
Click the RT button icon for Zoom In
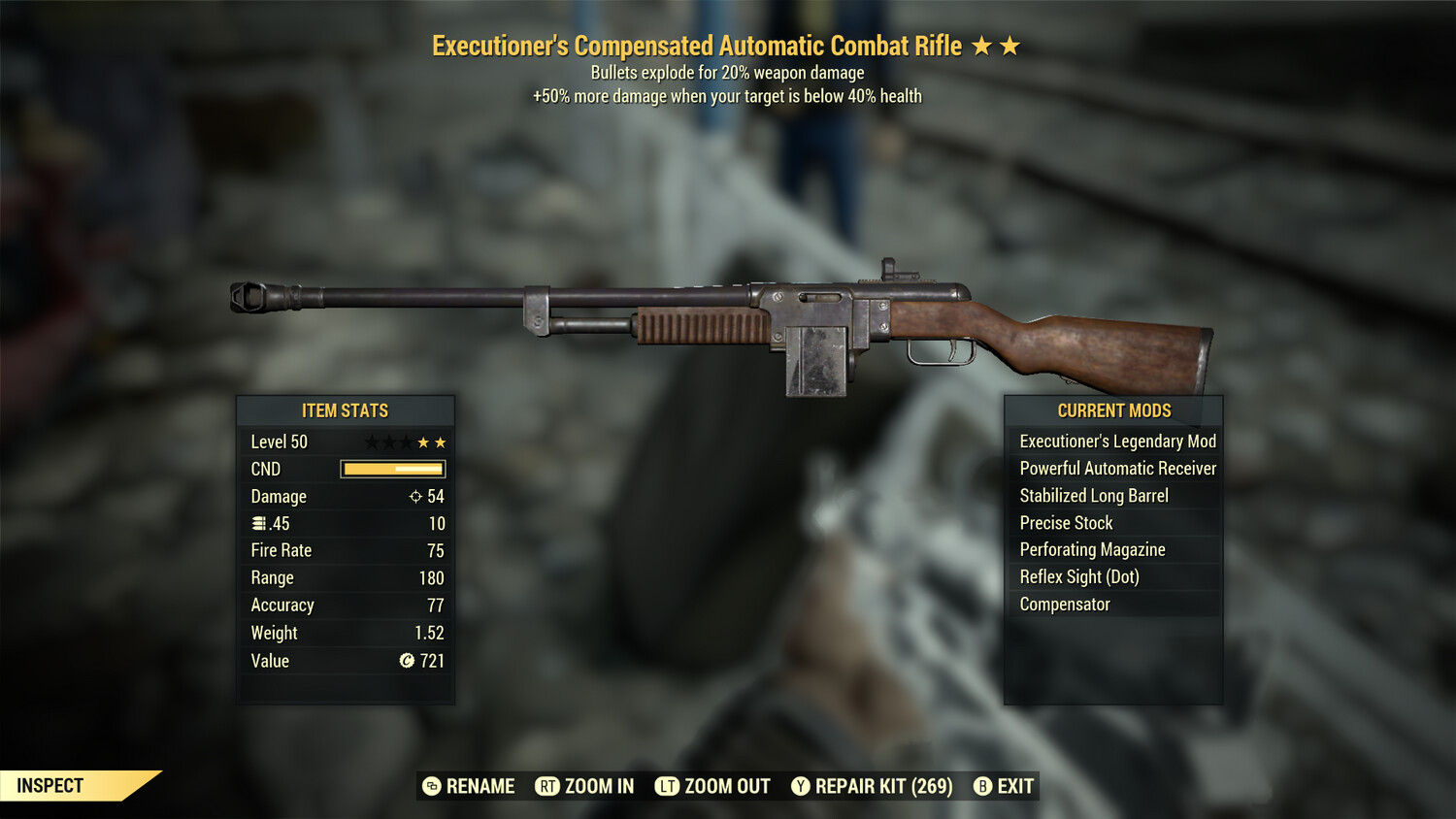[x=546, y=787]
